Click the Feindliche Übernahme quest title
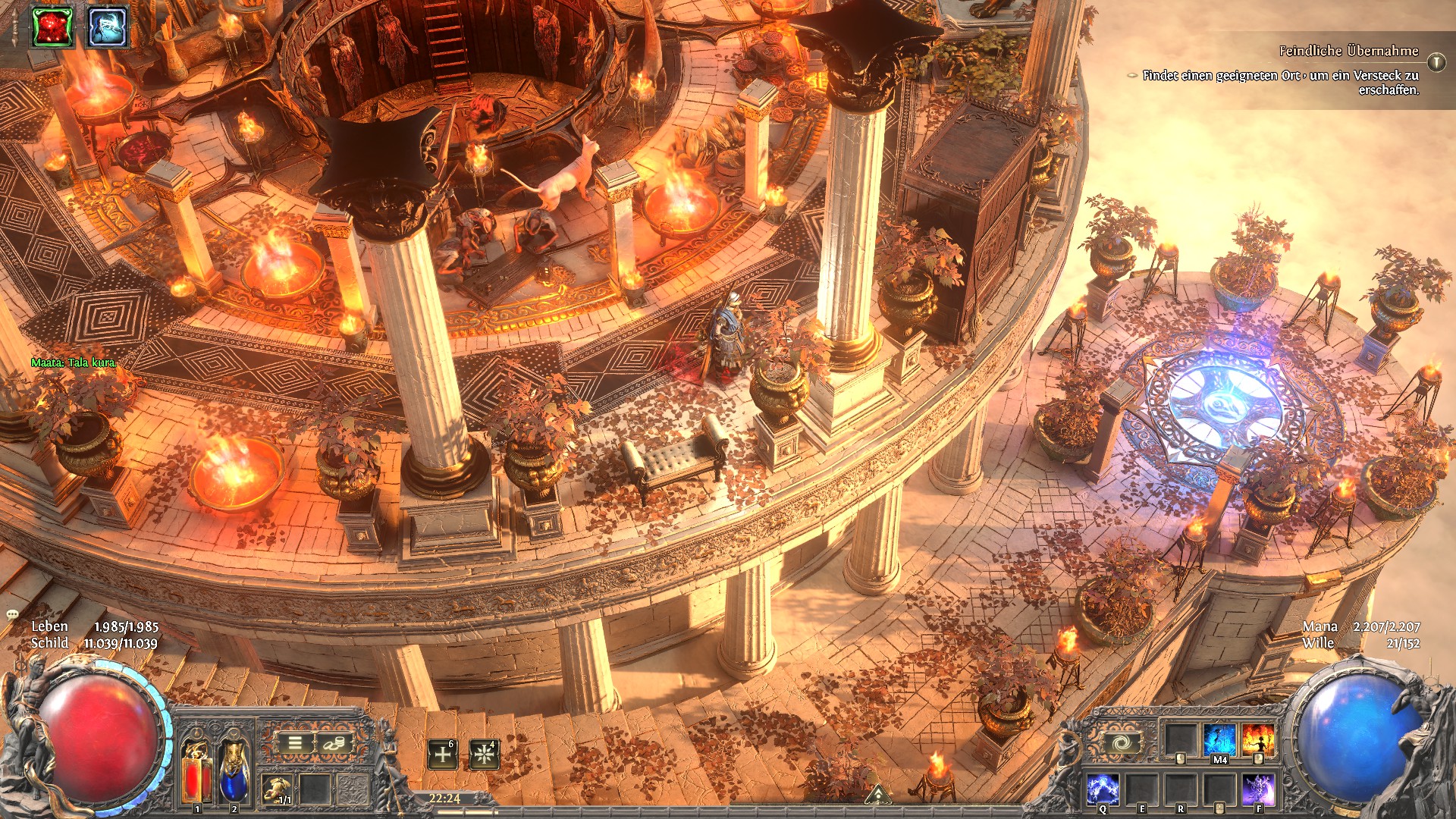The width and height of the screenshot is (1456, 819). click(1348, 51)
